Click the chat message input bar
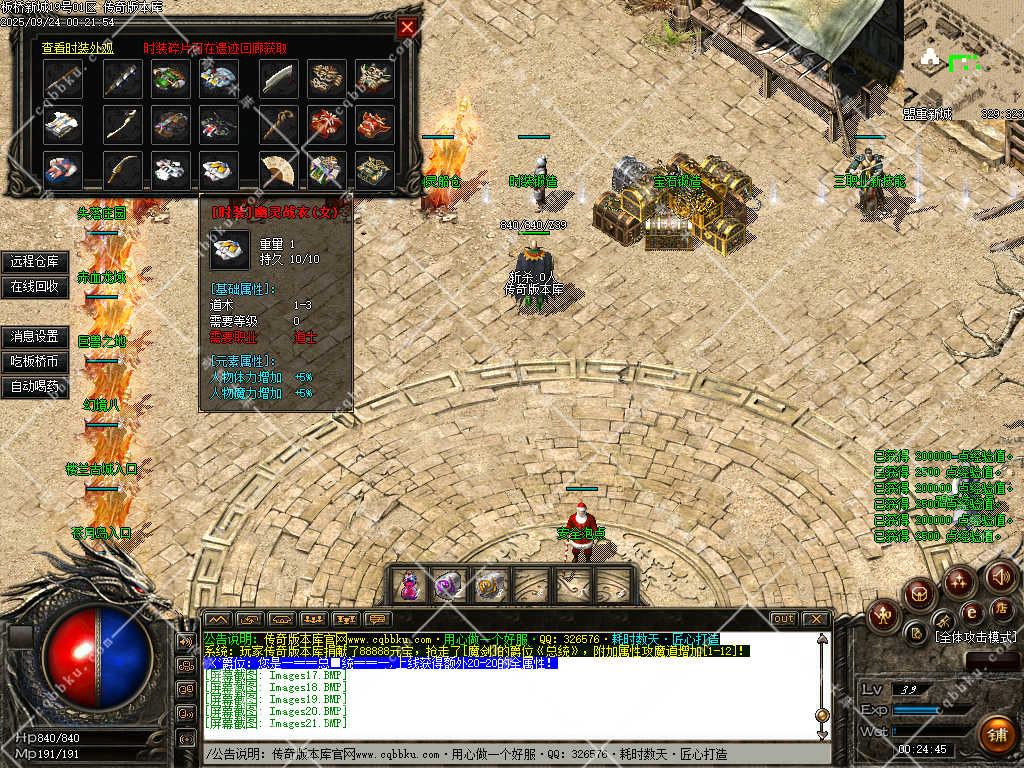Viewport: 1024px width, 768px height. pos(510,752)
